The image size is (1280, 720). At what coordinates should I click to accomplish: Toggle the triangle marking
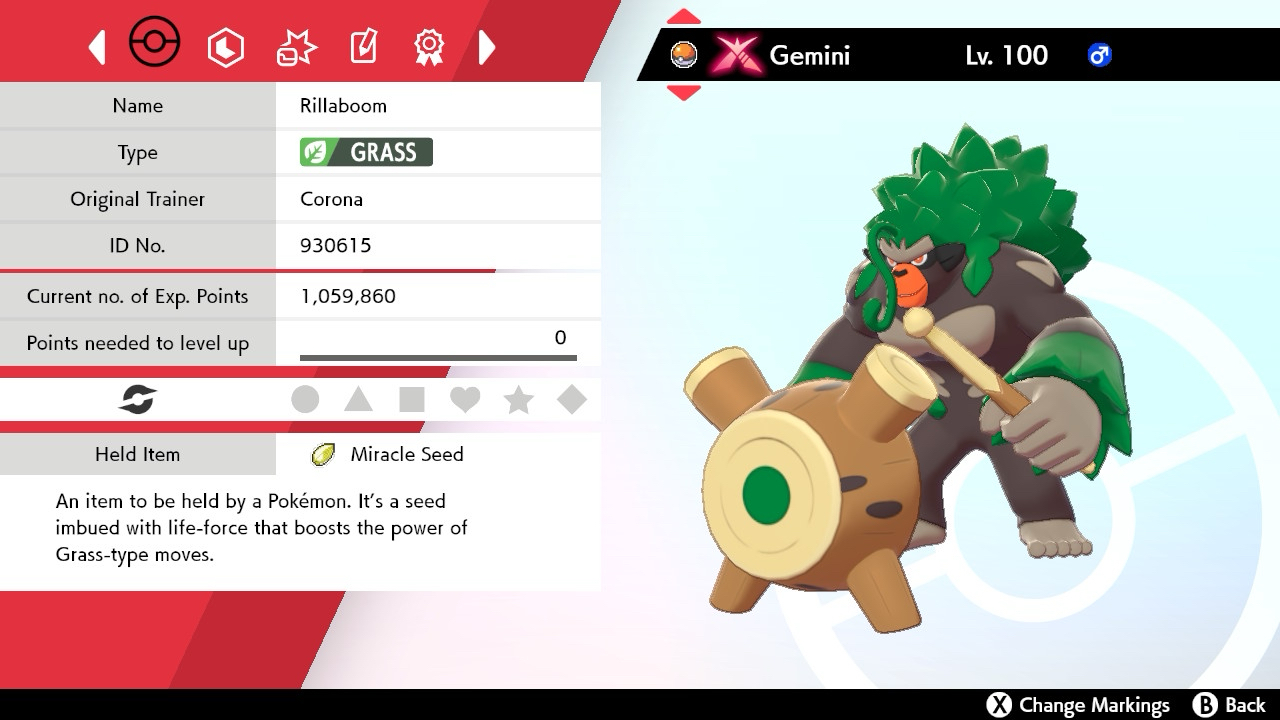pos(358,400)
